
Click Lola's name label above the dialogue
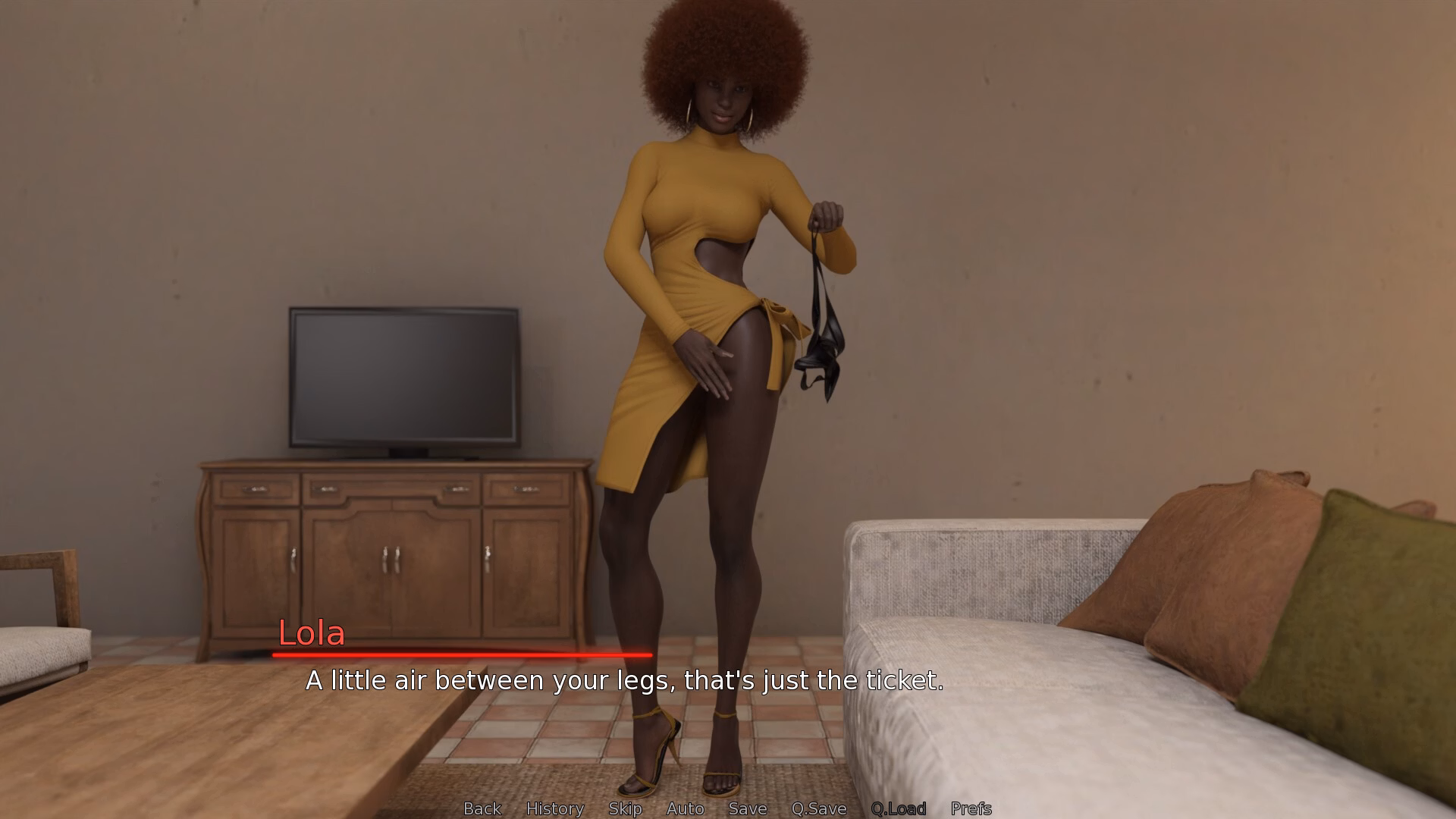pyautogui.click(x=311, y=635)
